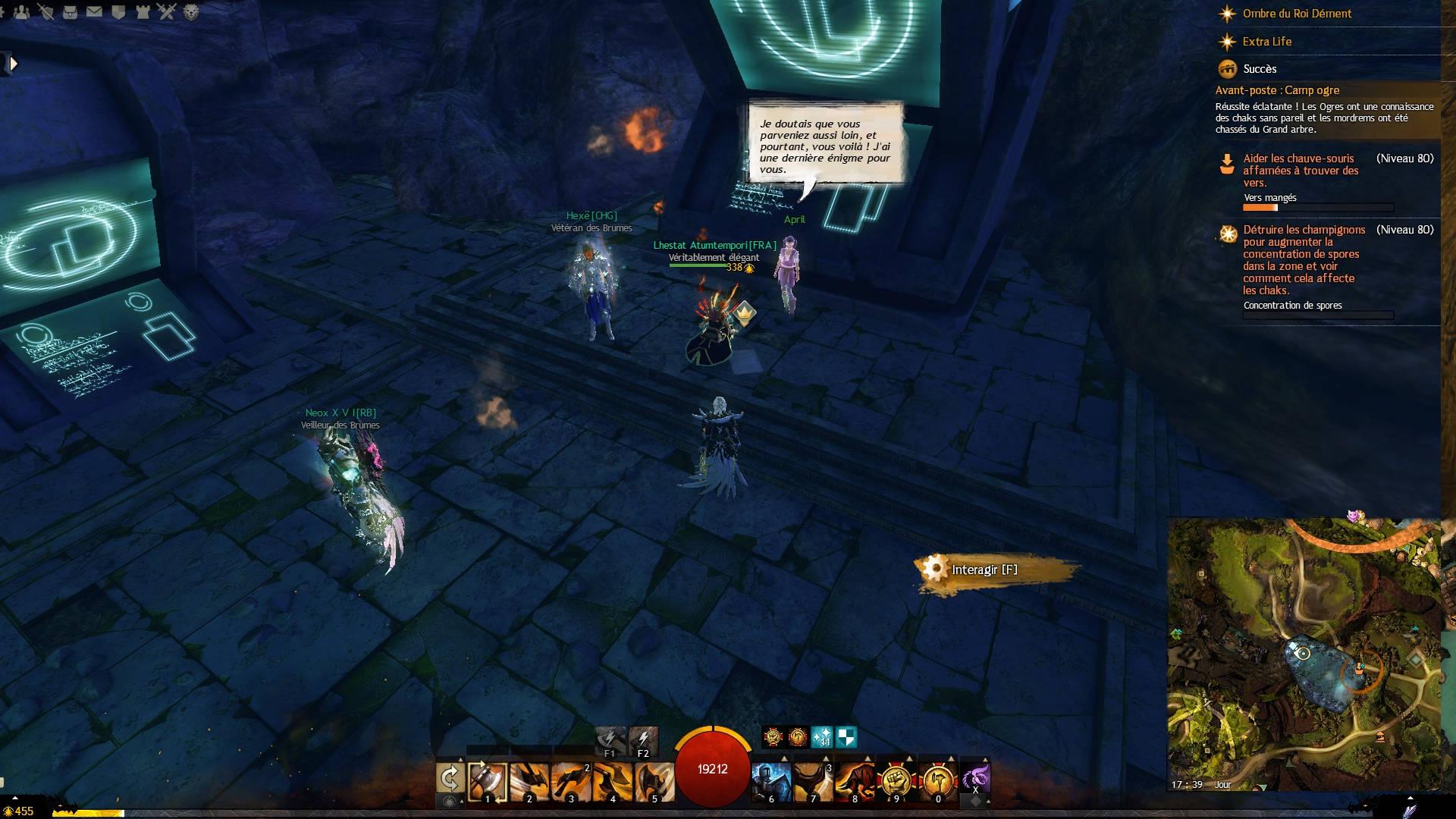
Task: Summon the purple mount from slot X
Action: (x=975, y=779)
